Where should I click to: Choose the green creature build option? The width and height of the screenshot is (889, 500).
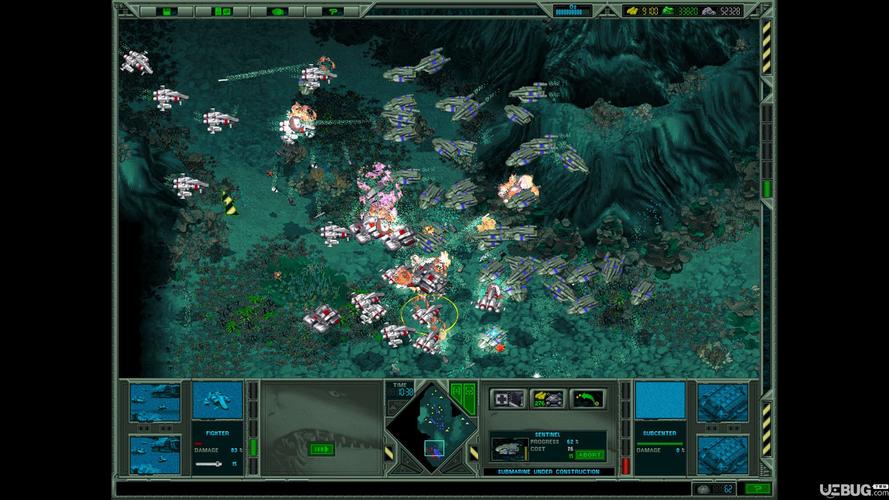tap(588, 398)
